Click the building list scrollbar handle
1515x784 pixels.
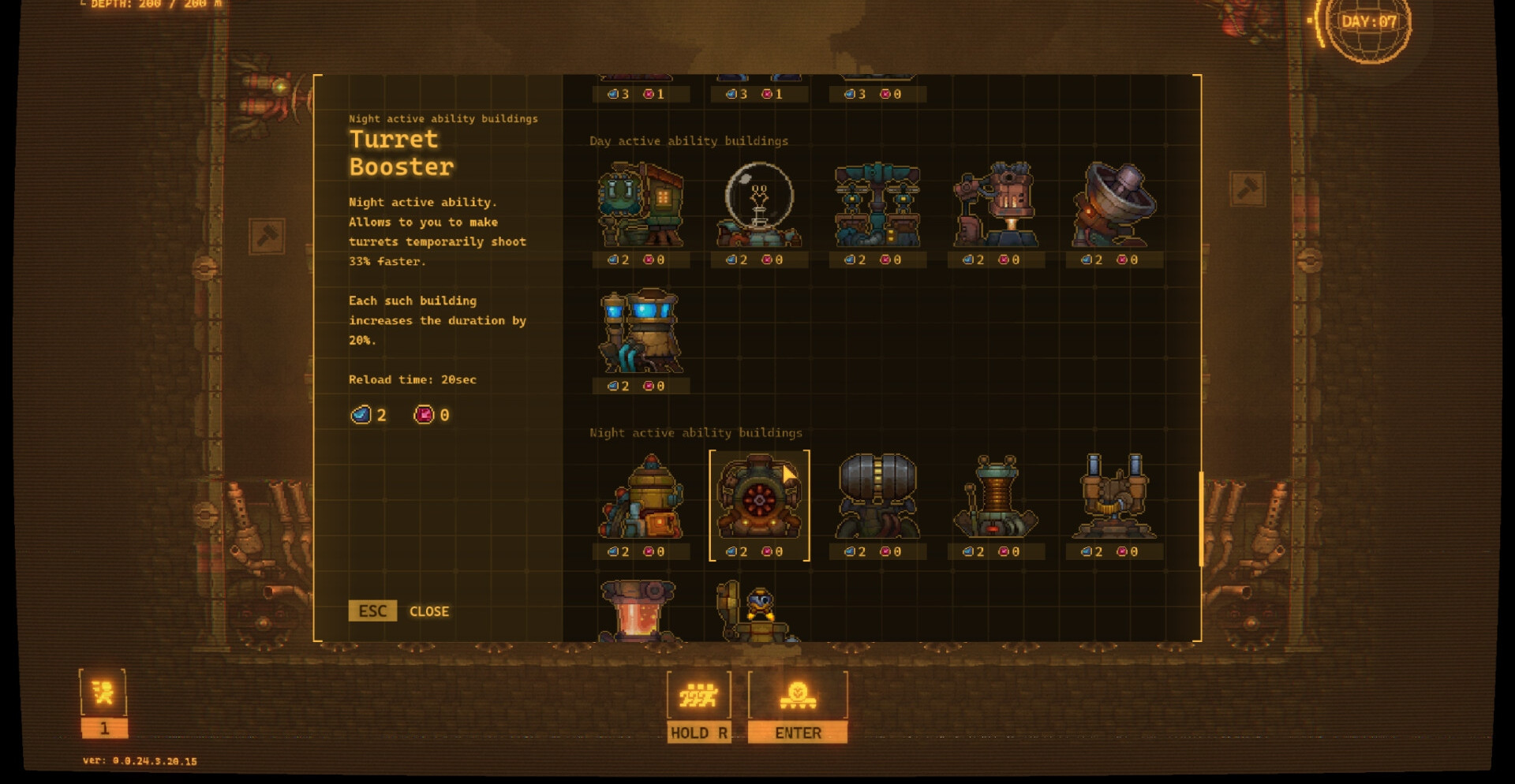click(x=1200, y=519)
